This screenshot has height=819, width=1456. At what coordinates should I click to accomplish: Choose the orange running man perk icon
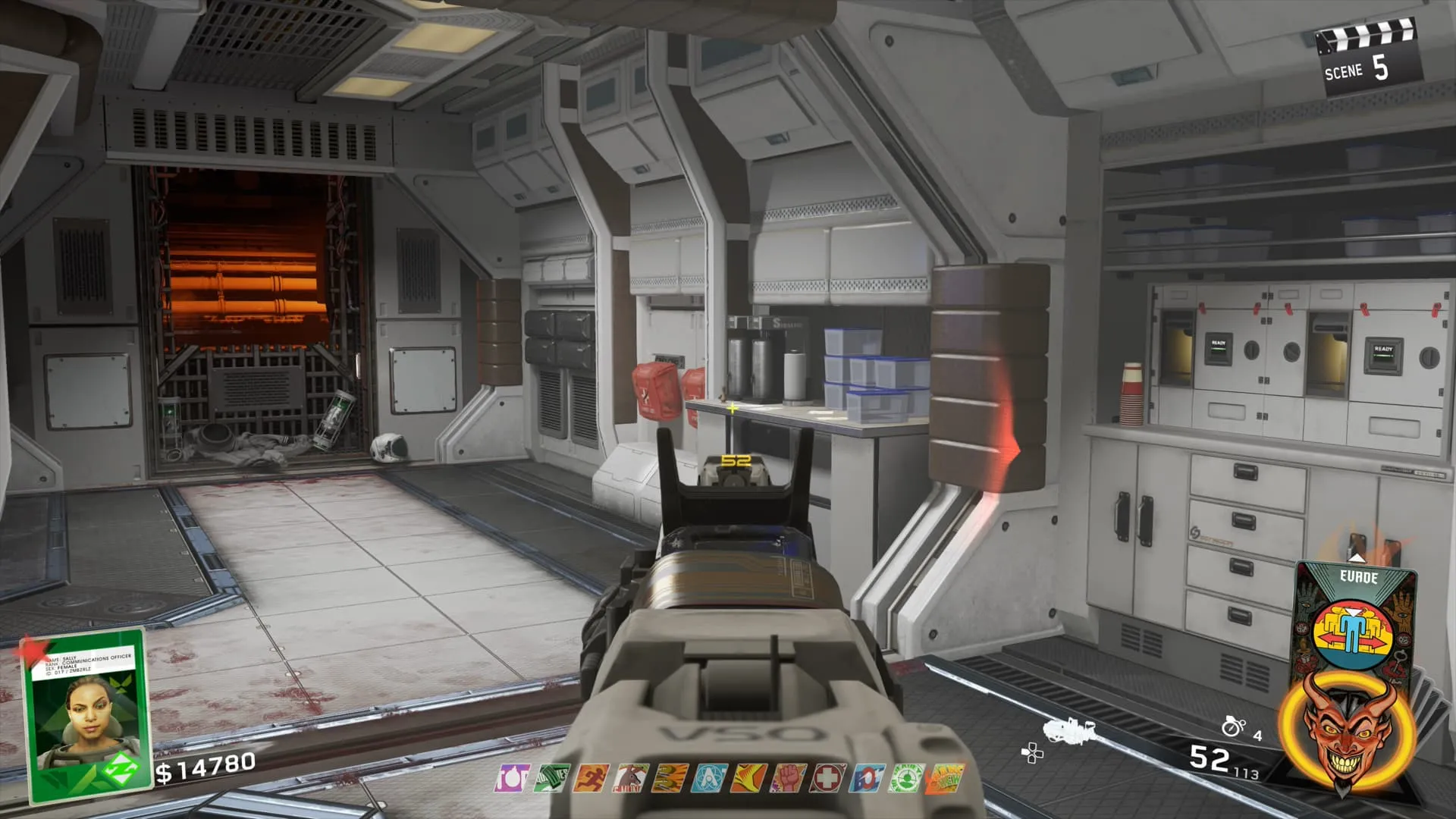(x=591, y=779)
